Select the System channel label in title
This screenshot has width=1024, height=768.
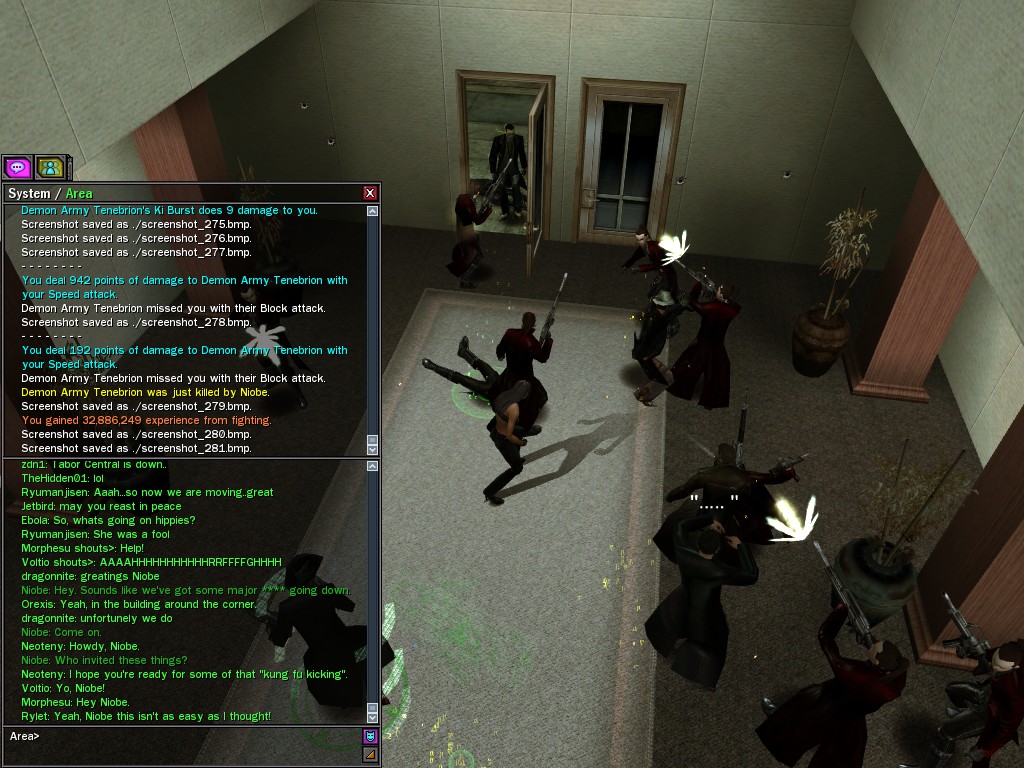[x=28, y=193]
